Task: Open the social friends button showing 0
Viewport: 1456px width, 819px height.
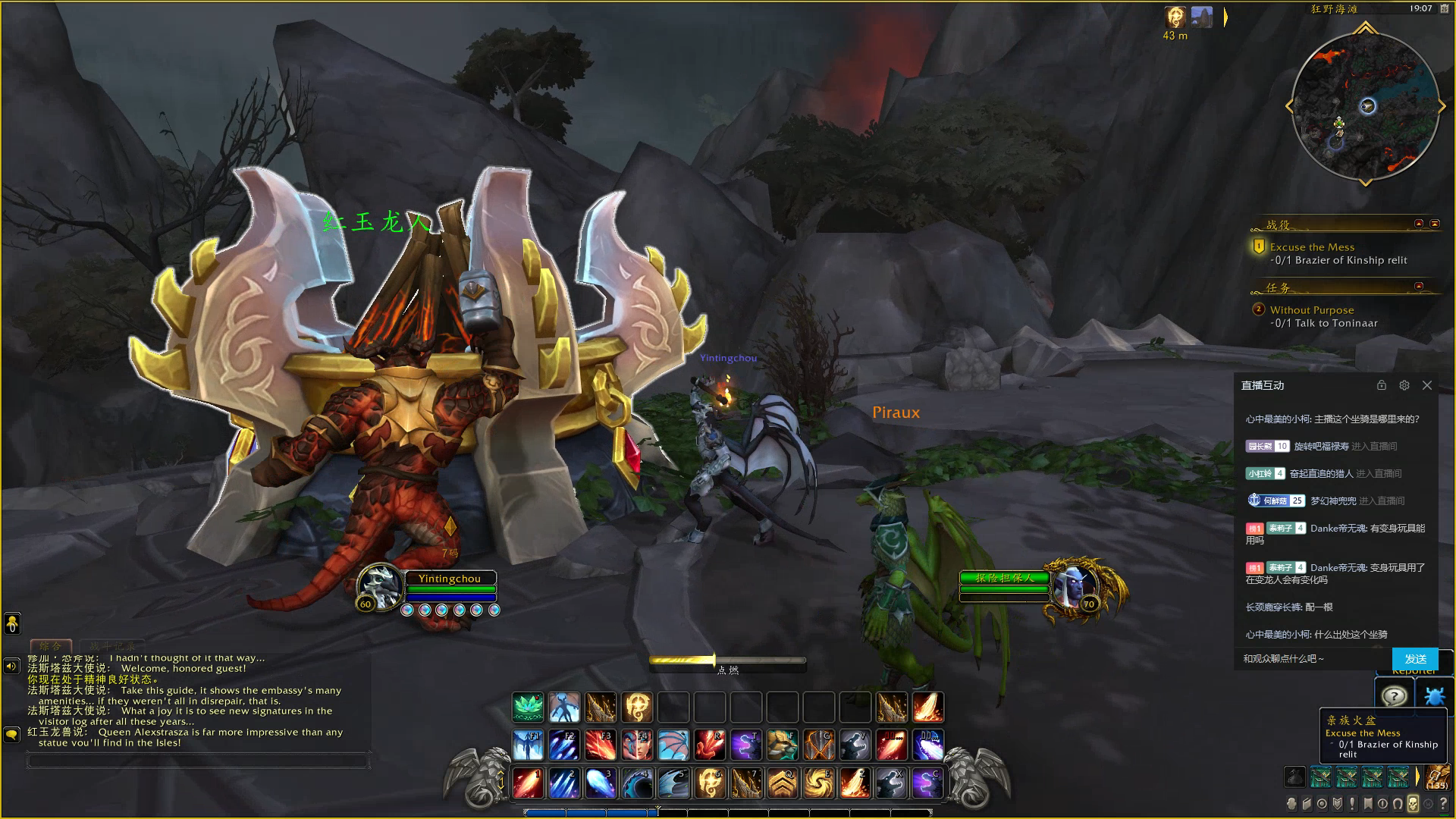Action: (x=12, y=624)
